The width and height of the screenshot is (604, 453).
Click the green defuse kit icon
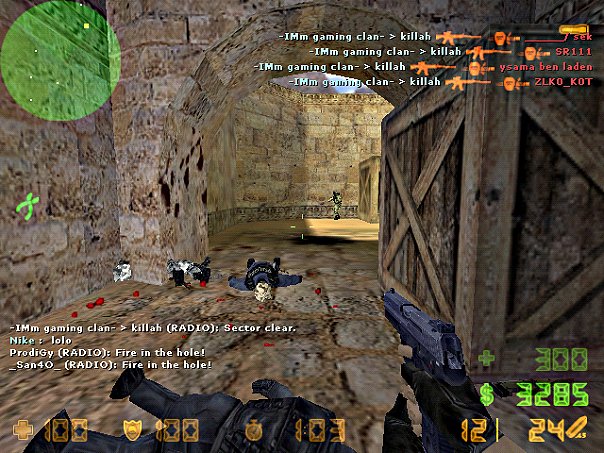pyautogui.click(x=30, y=207)
